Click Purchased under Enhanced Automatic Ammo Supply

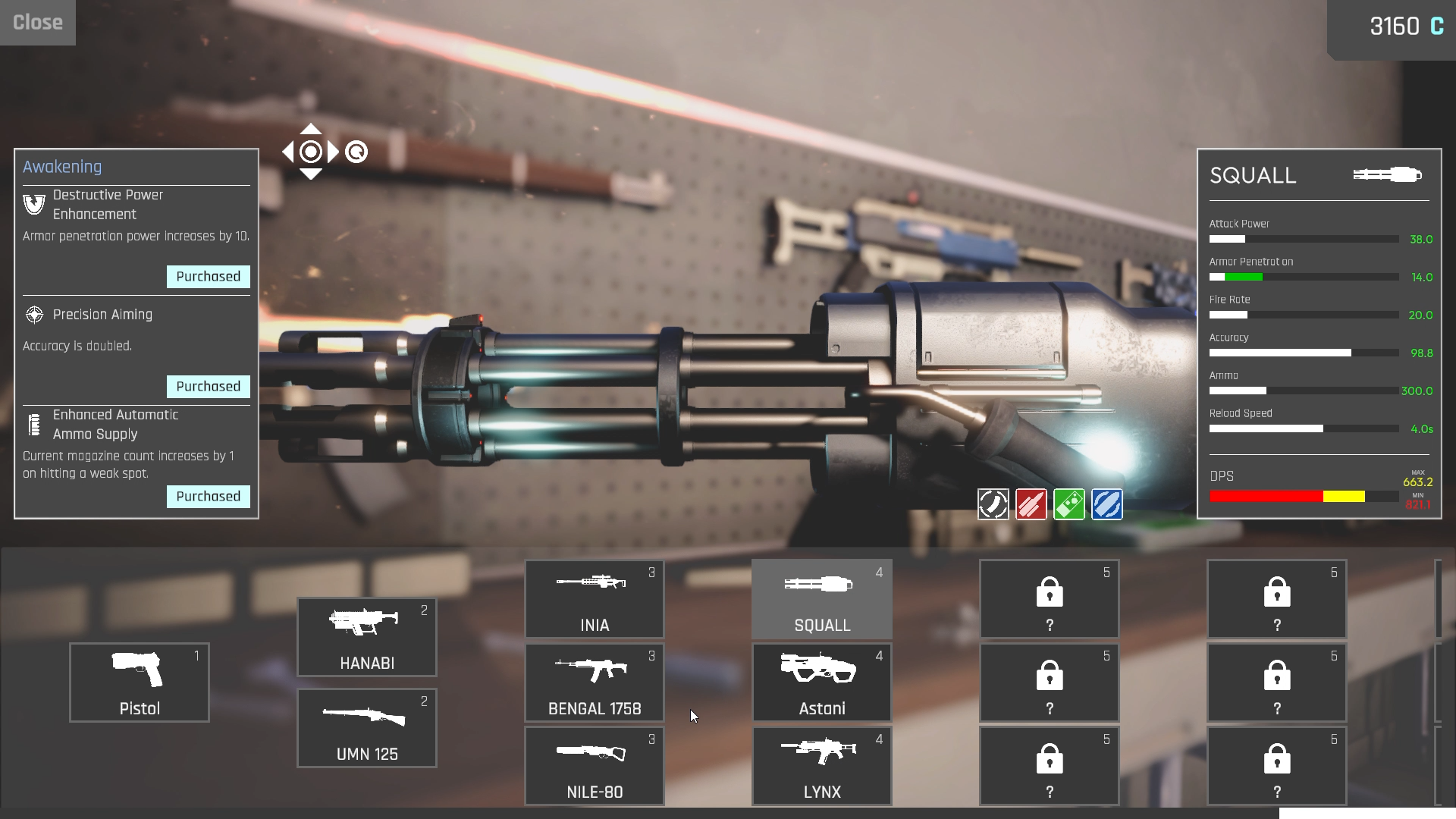tap(209, 497)
